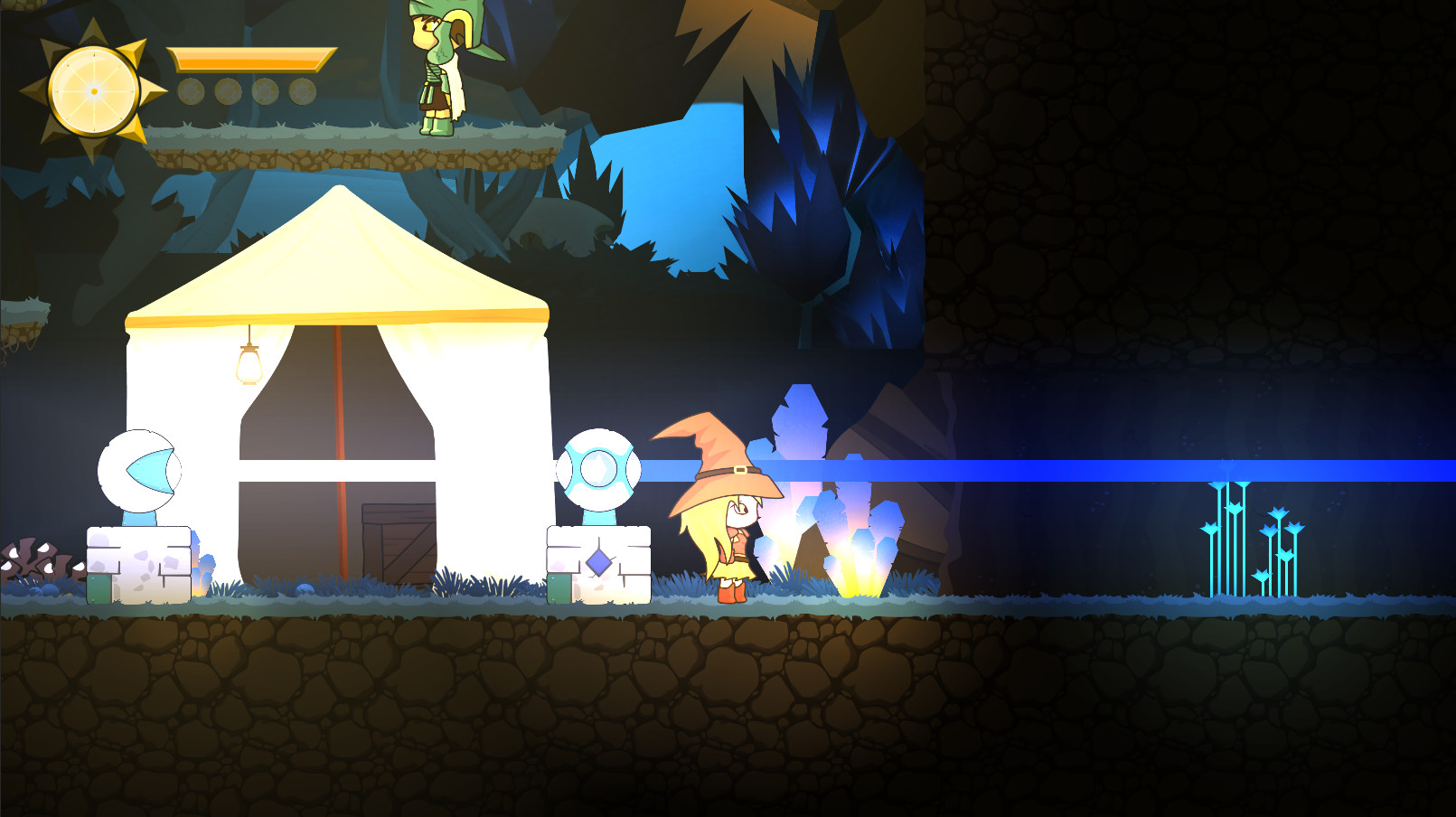Click the glowing teal flowers on the right
1456x817 pixels.
(1252, 533)
